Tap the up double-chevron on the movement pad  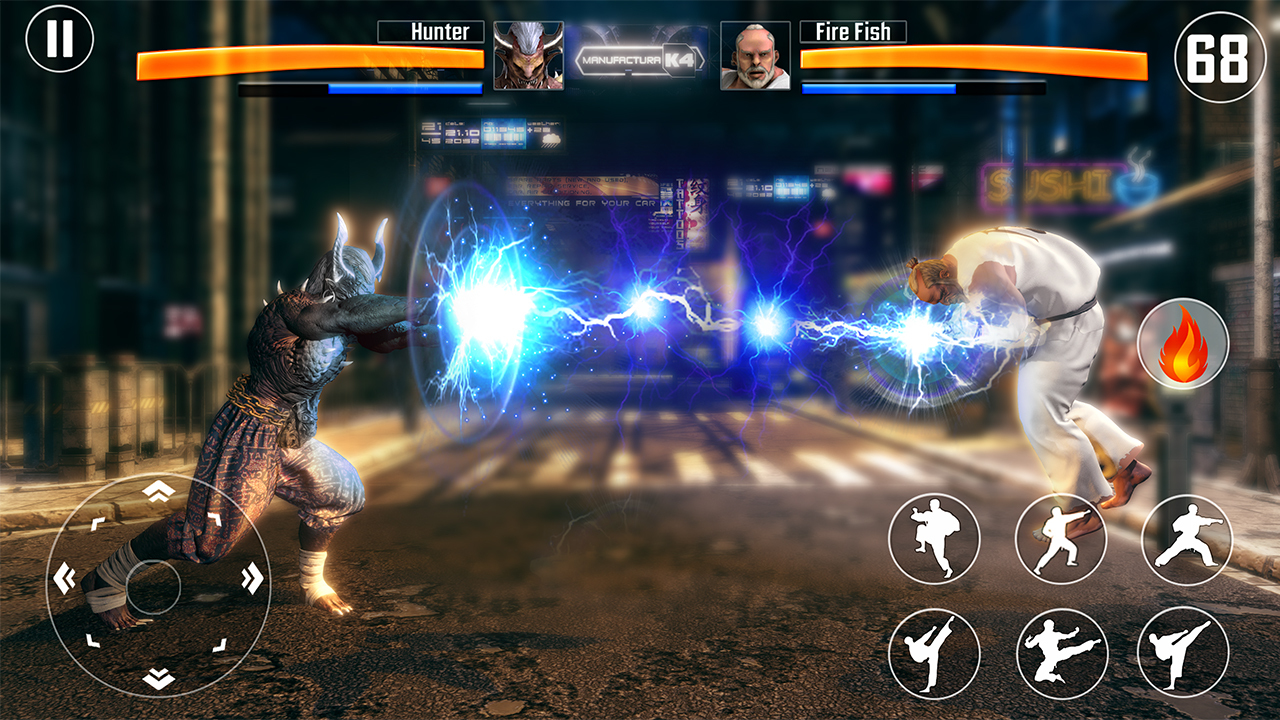click(x=158, y=490)
